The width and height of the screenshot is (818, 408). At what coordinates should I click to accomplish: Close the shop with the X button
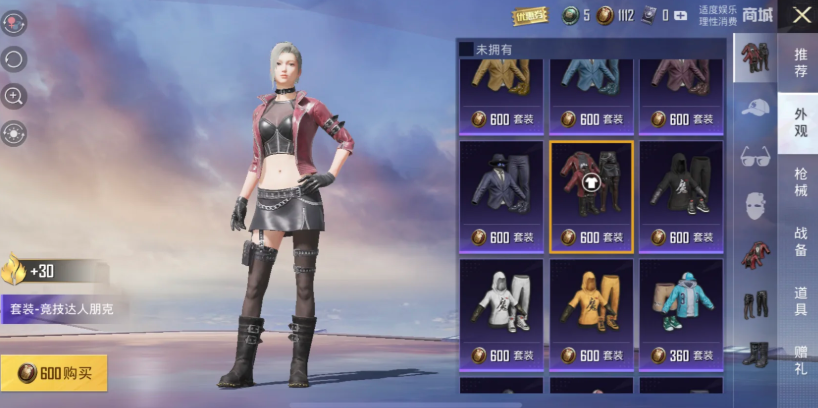click(801, 15)
